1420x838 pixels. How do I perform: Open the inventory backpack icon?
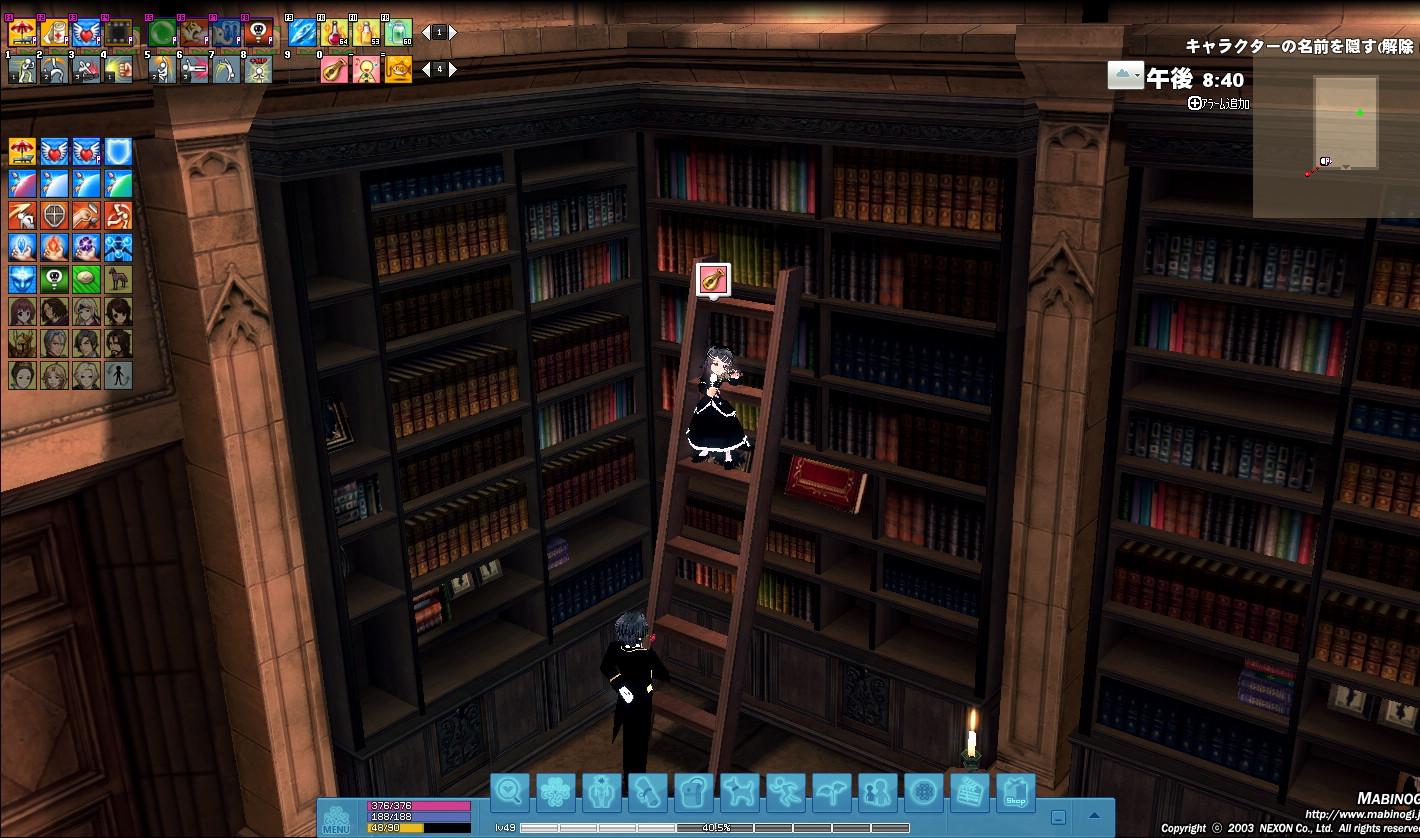point(693,793)
